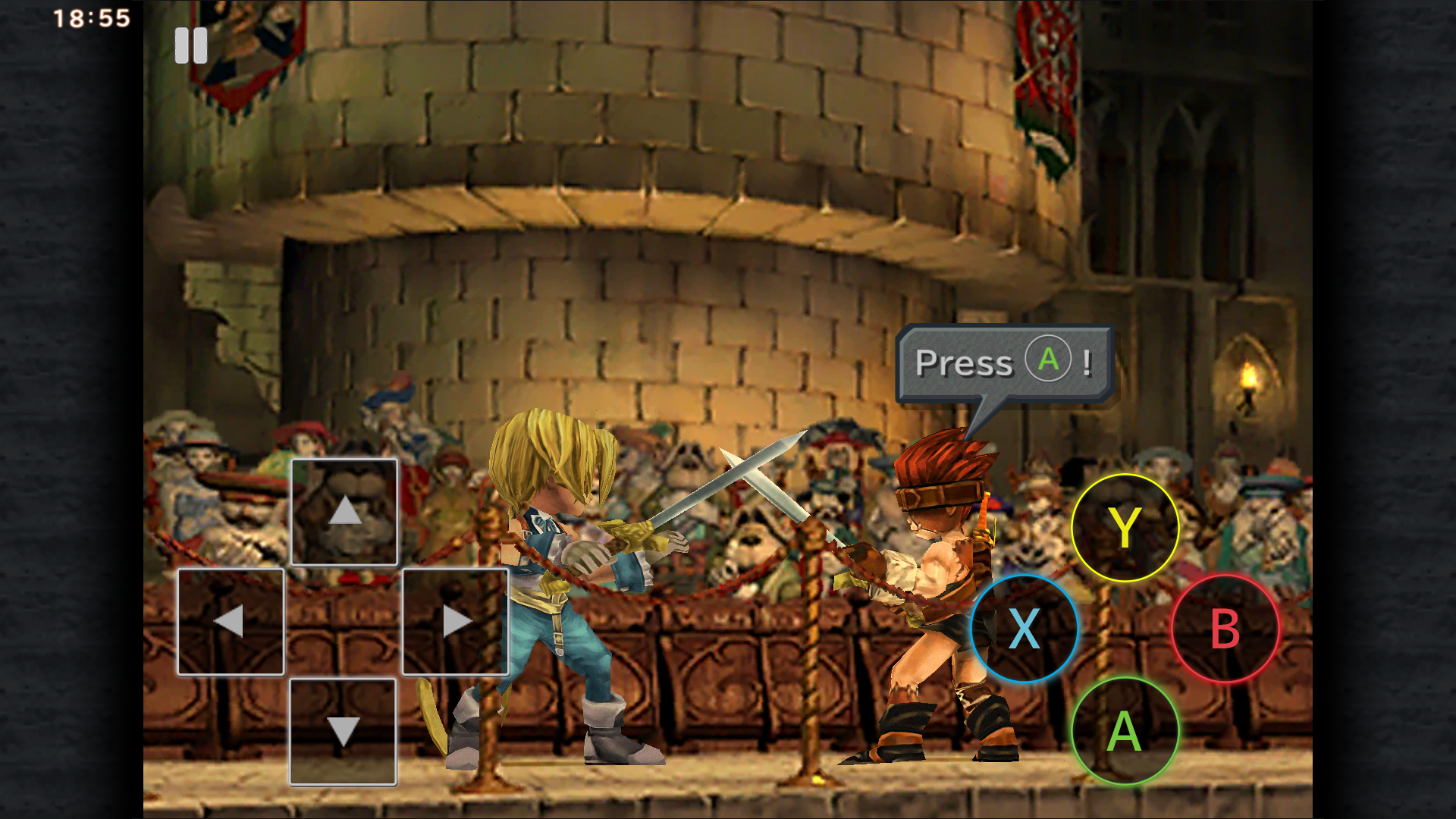Tap the d-pad down arrow
The width and height of the screenshot is (1456, 819).
point(343,732)
